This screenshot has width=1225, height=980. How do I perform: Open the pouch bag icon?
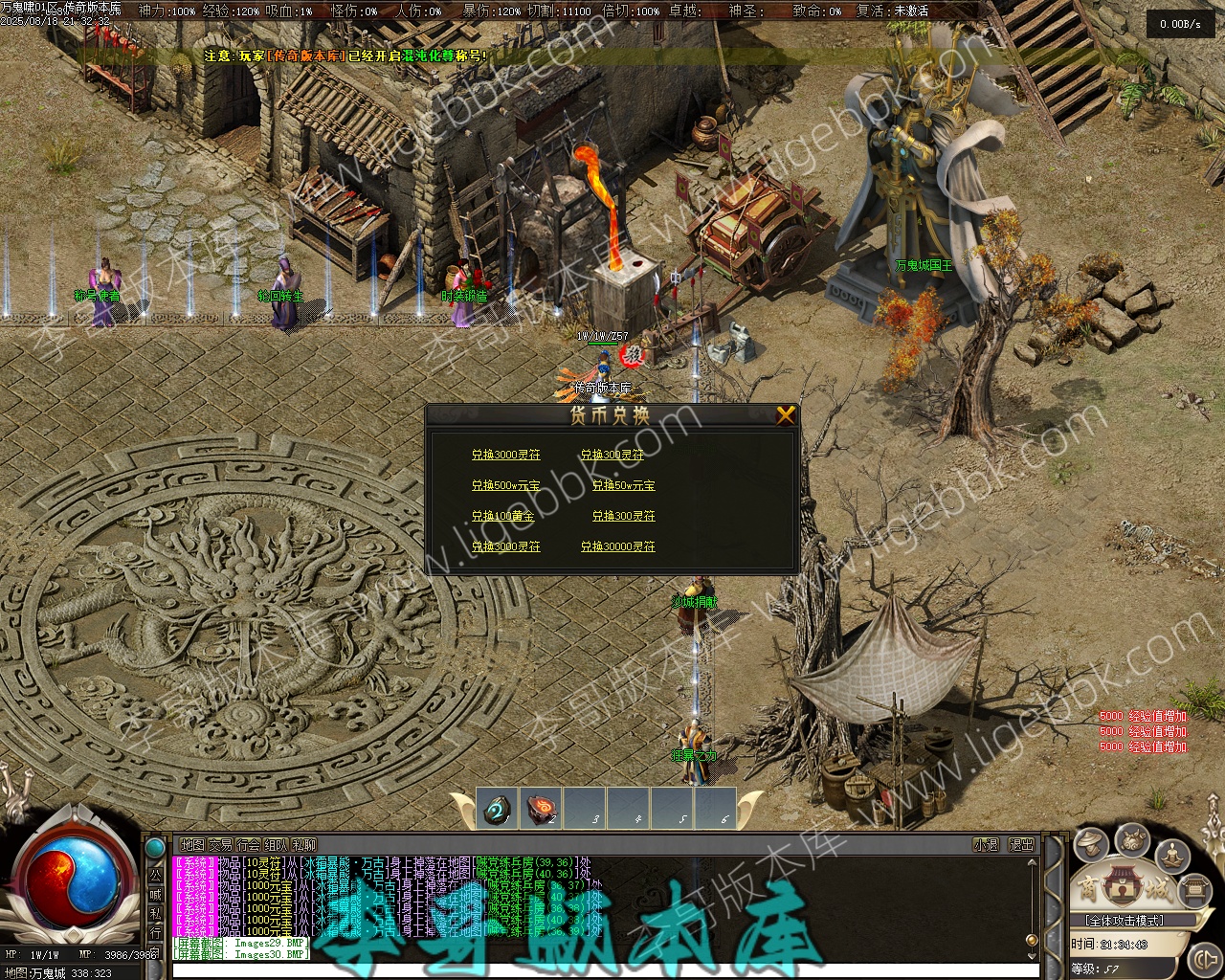click(1133, 839)
